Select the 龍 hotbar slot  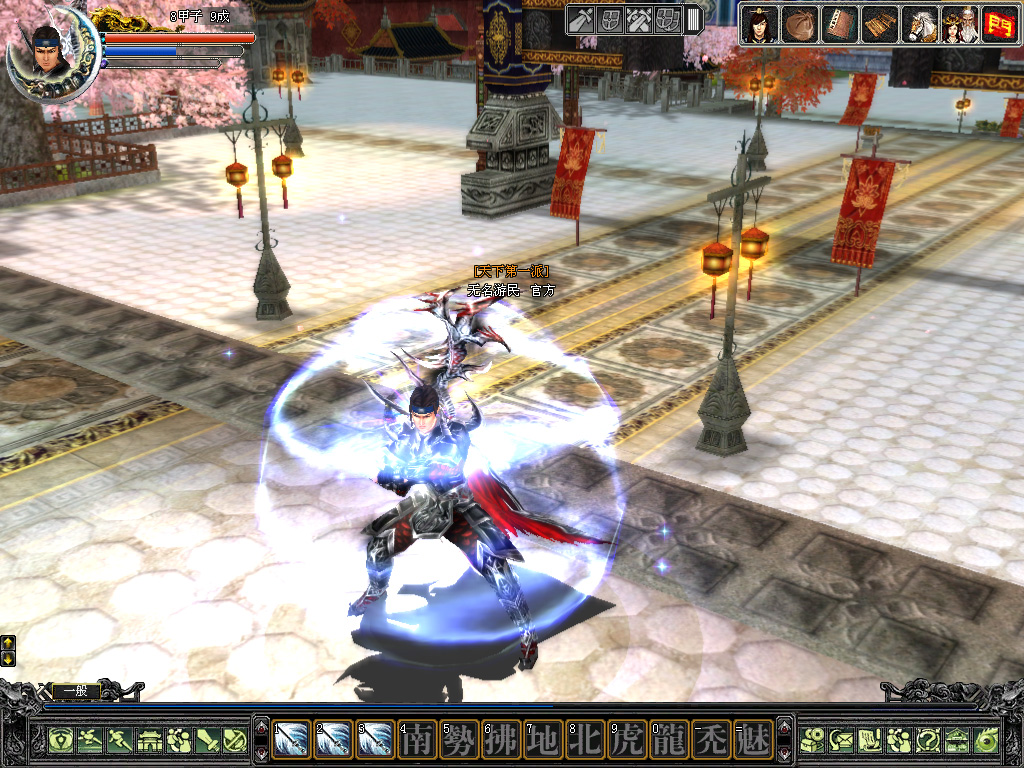(670, 739)
